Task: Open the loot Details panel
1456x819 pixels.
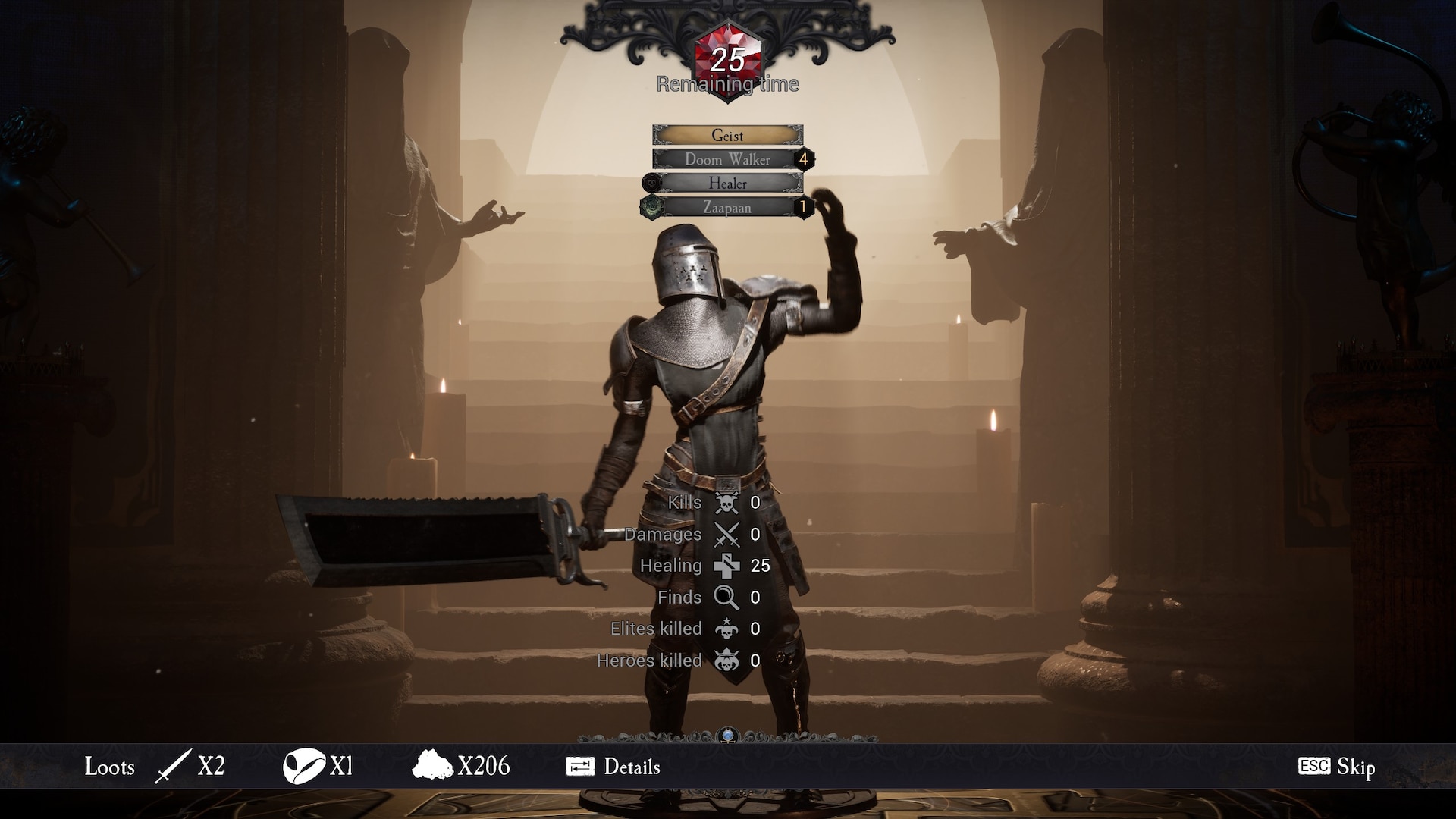Action: click(x=613, y=767)
